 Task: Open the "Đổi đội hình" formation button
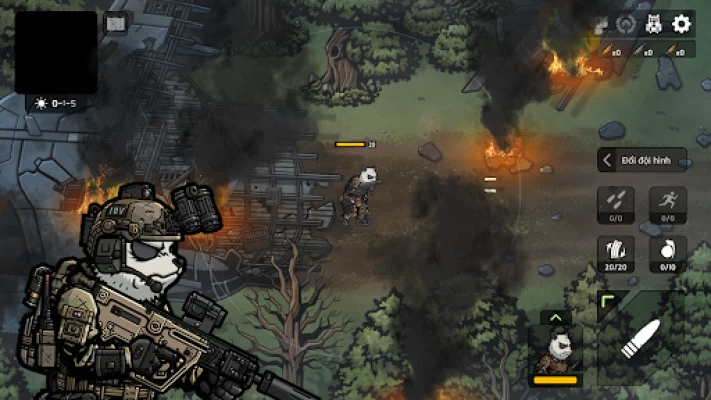tap(642, 160)
